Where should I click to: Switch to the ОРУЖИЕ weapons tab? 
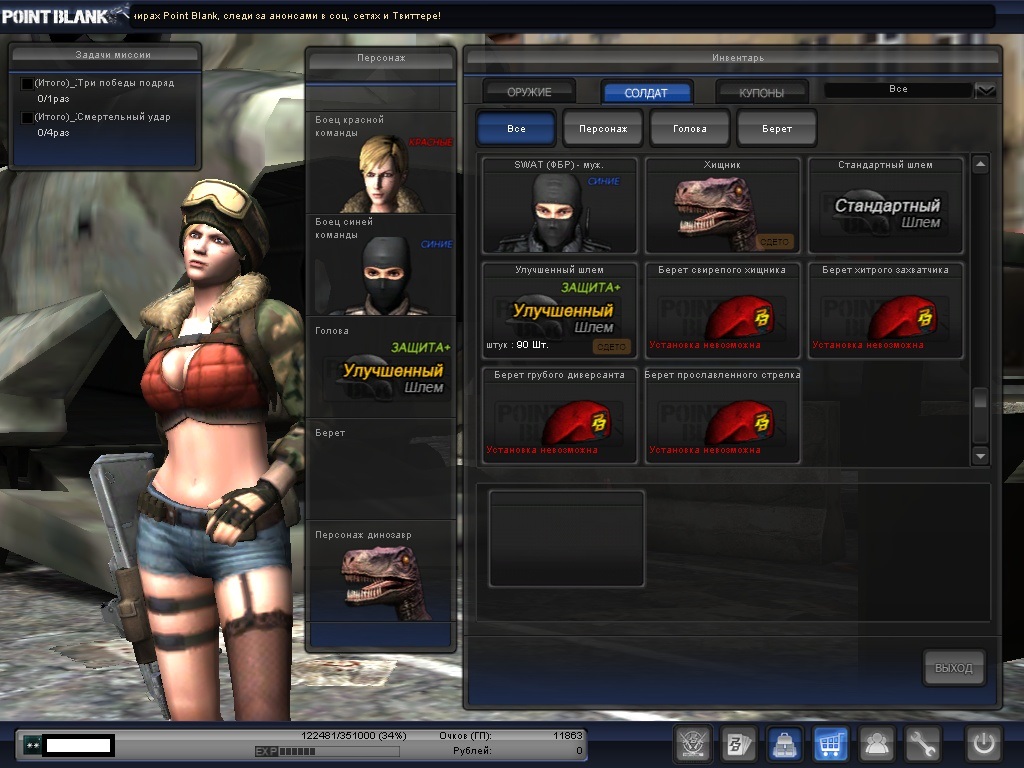529,92
